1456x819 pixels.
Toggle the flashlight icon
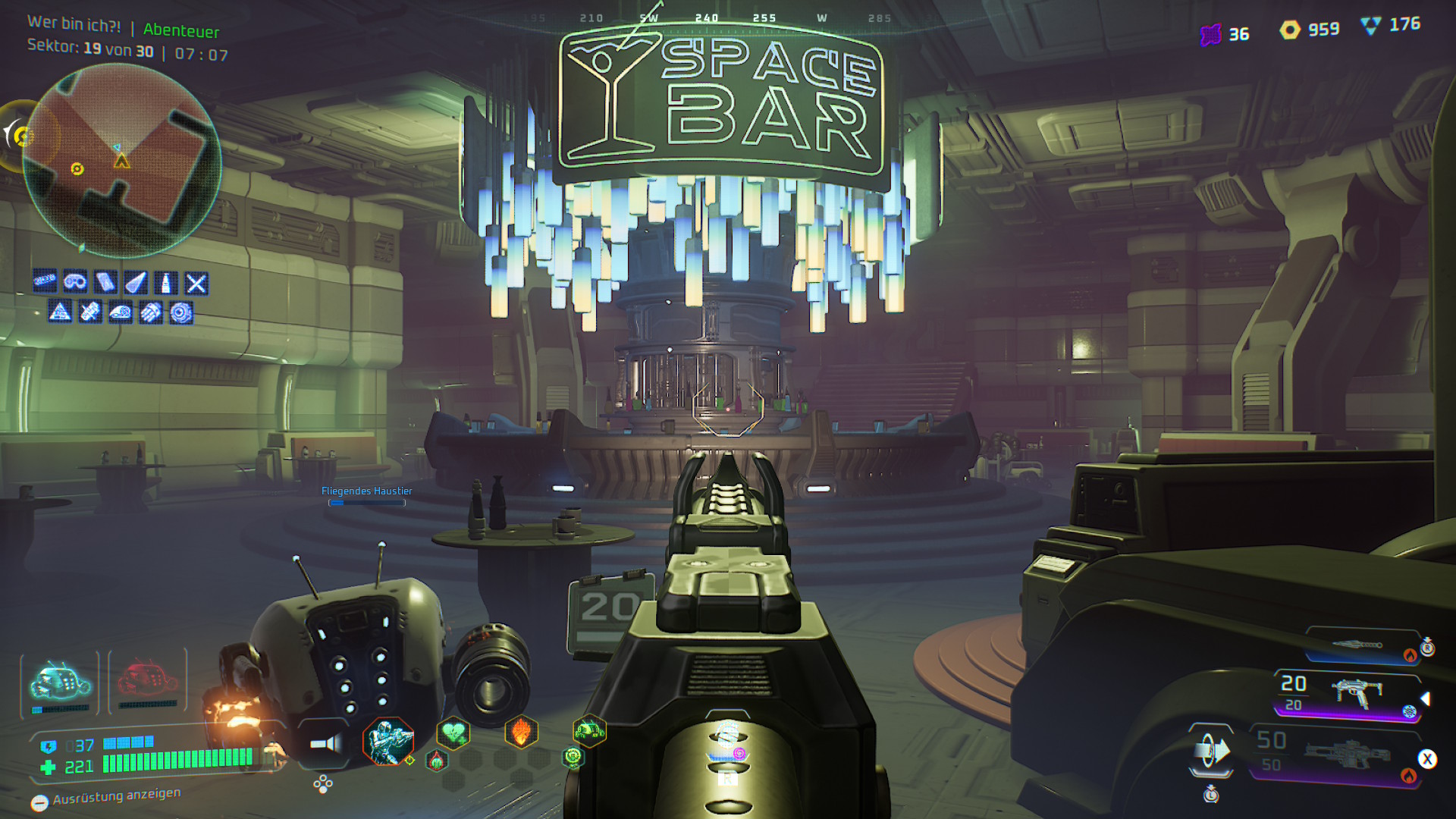click(325, 743)
